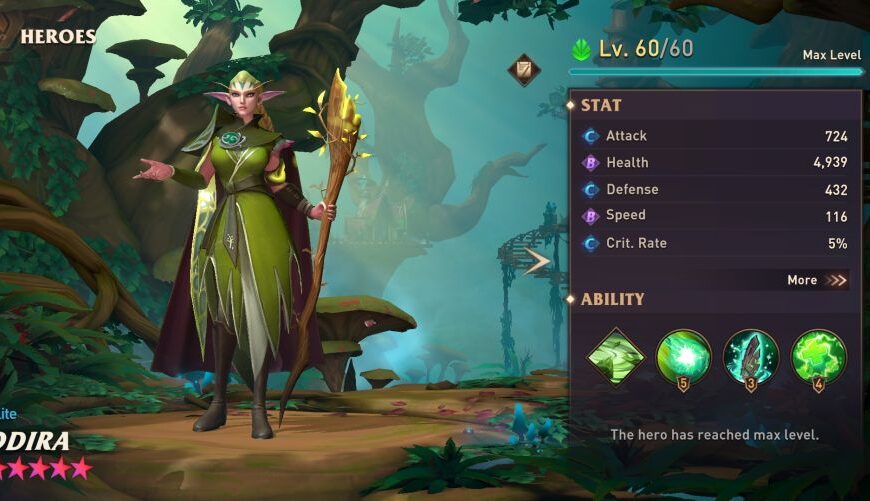Screen dimensions: 870x501
Task: Open the More stats details
Action: 816,280
